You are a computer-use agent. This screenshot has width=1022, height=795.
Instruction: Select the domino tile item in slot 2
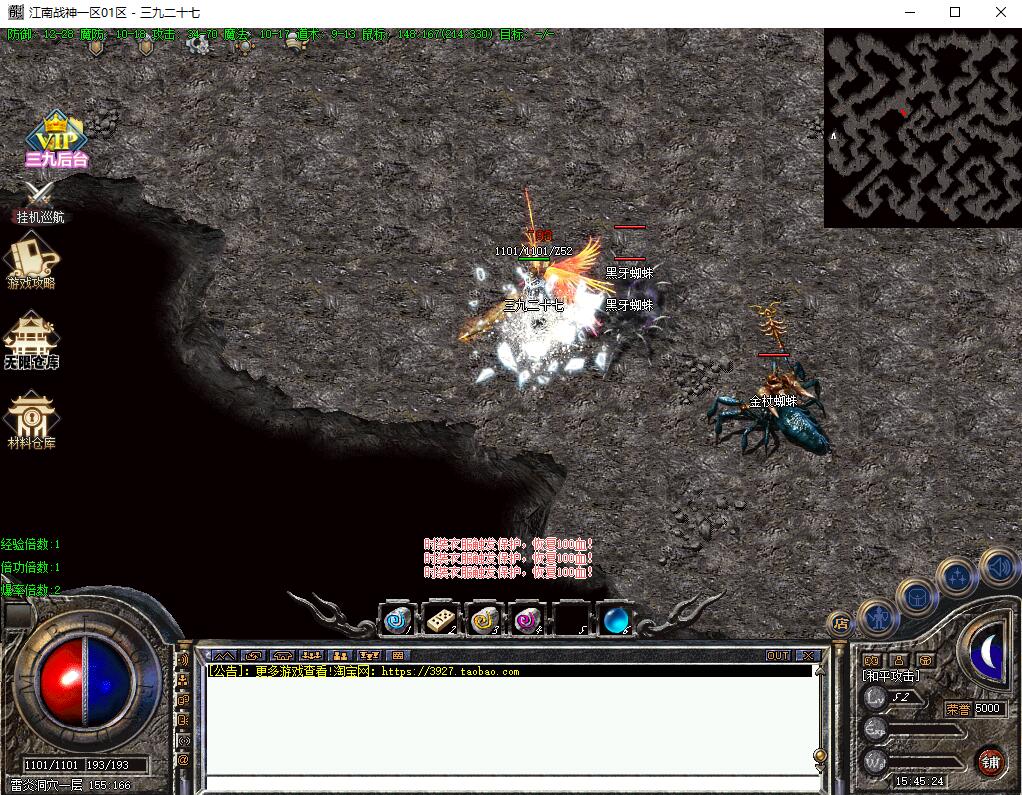440,621
